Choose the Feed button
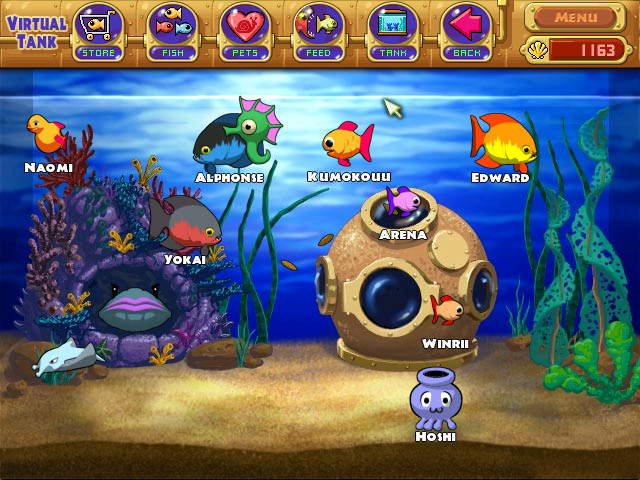Screen dimensions: 640x480 (319, 31)
